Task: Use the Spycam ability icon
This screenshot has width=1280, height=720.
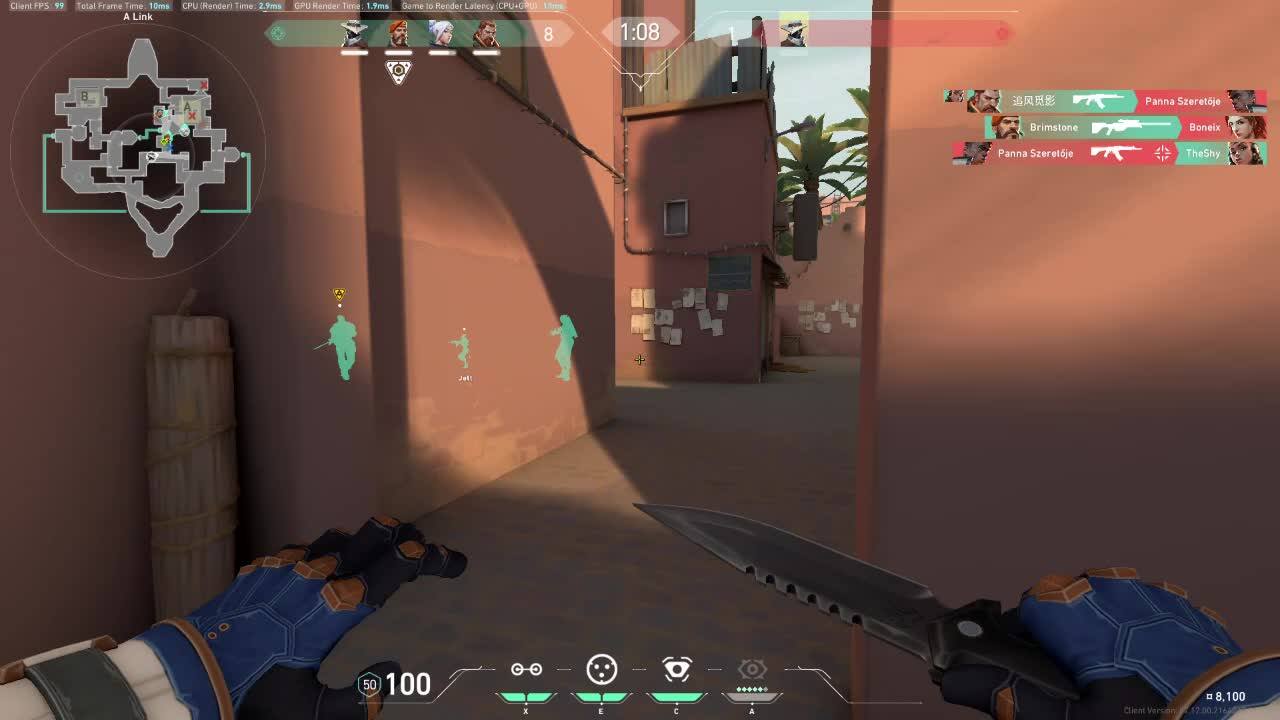Action: tap(677, 669)
